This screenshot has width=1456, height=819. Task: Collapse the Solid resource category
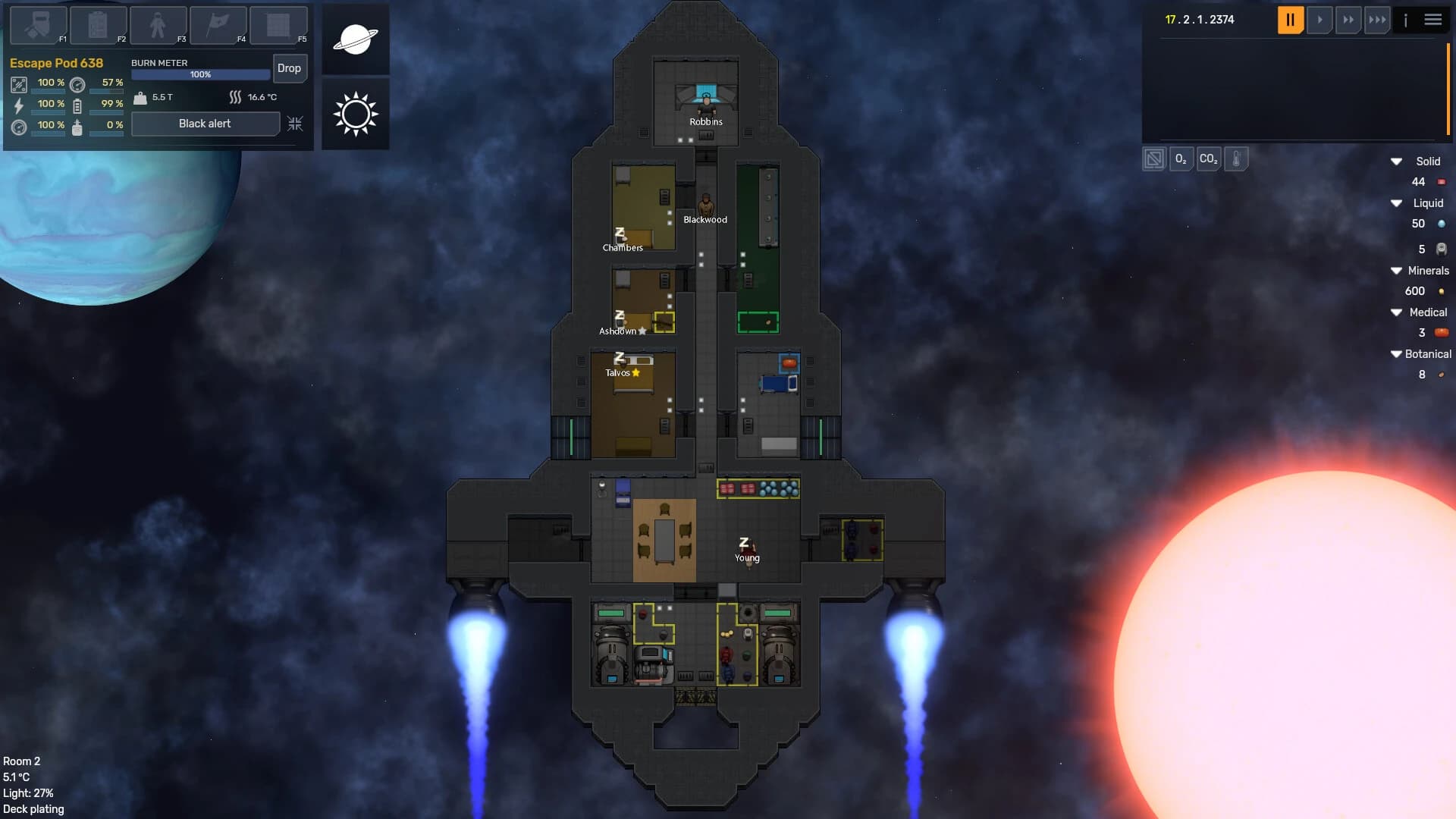(1397, 161)
